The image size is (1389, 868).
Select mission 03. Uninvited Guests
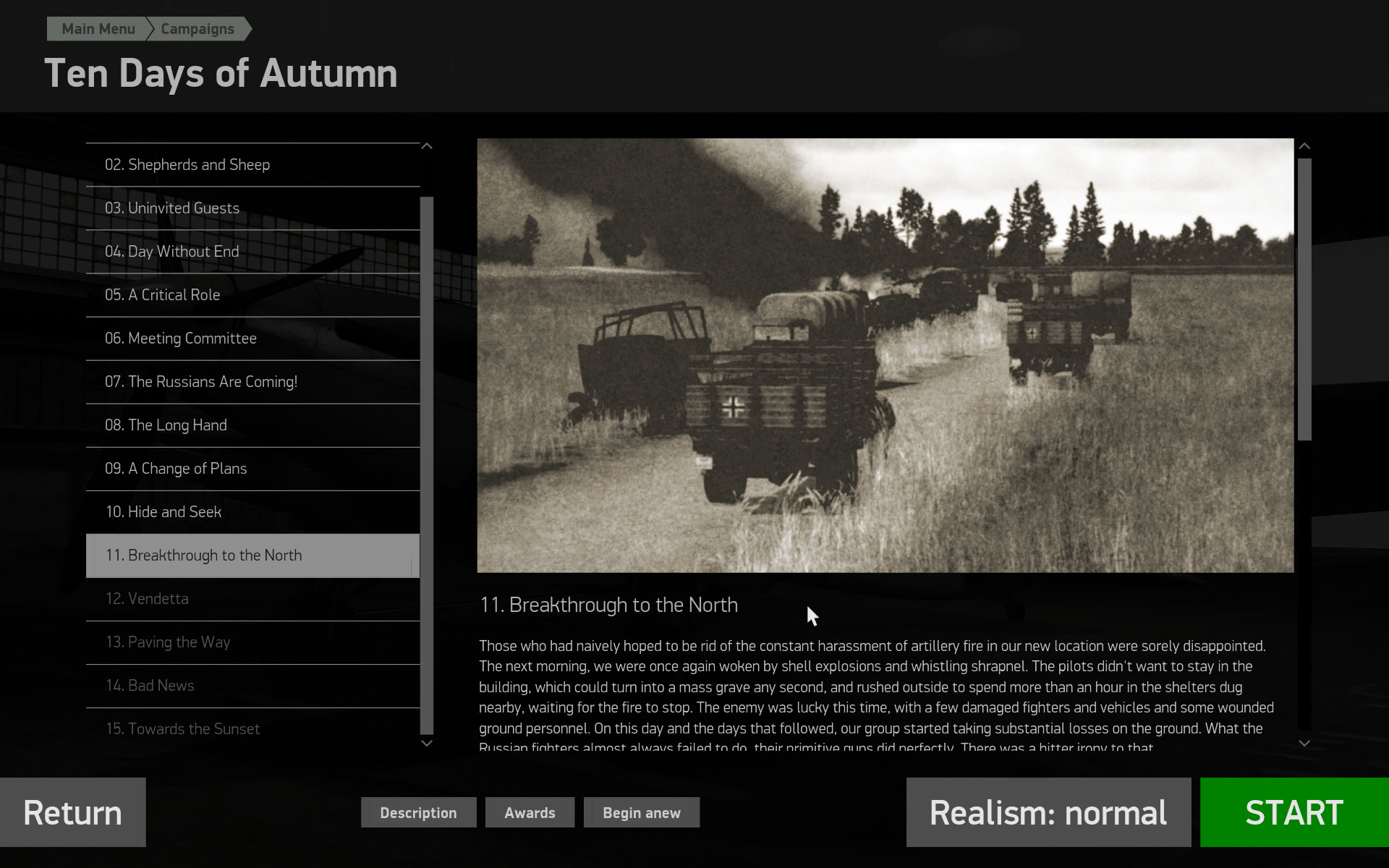click(171, 208)
